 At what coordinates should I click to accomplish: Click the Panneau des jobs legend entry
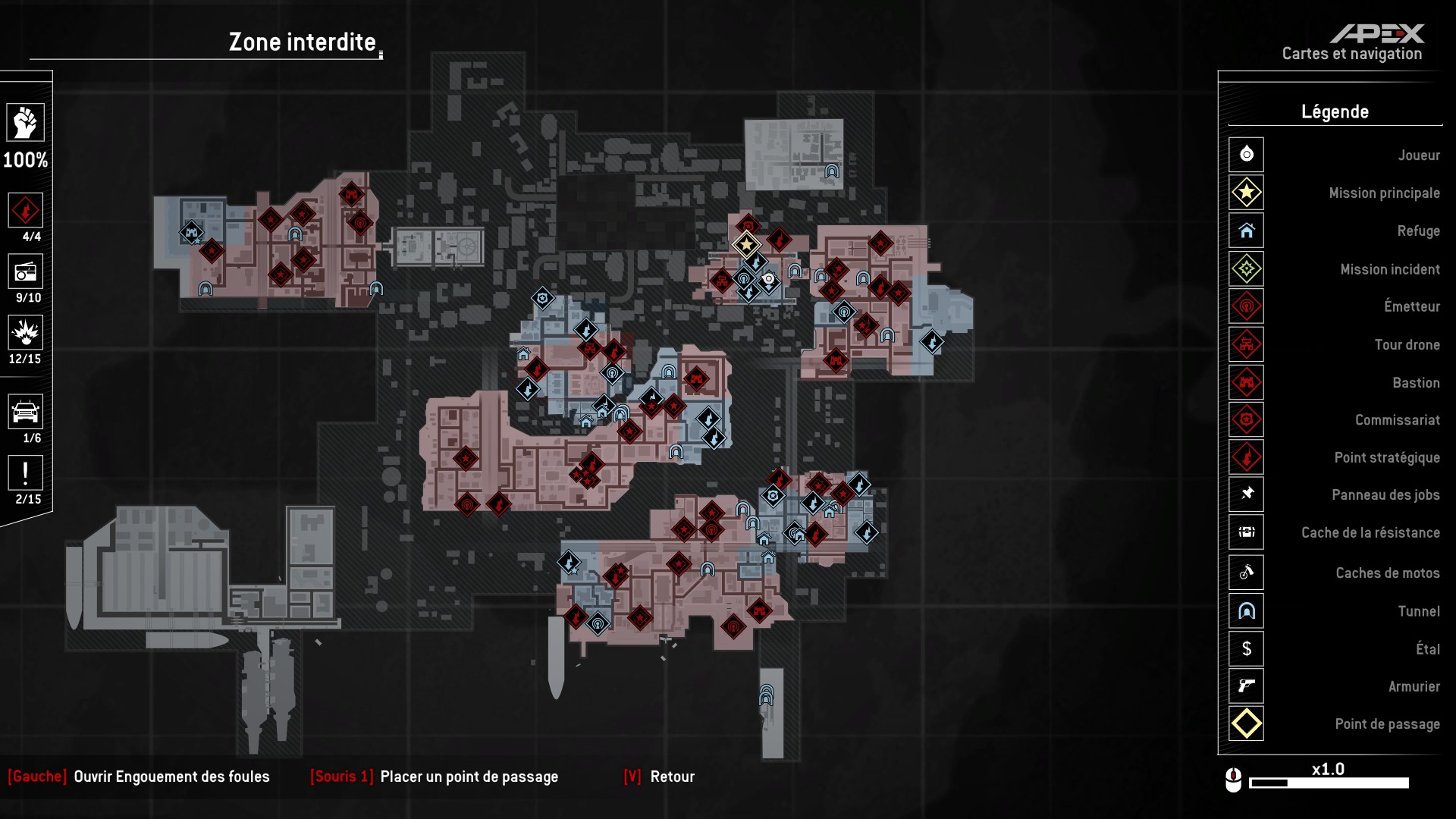[1246, 494]
